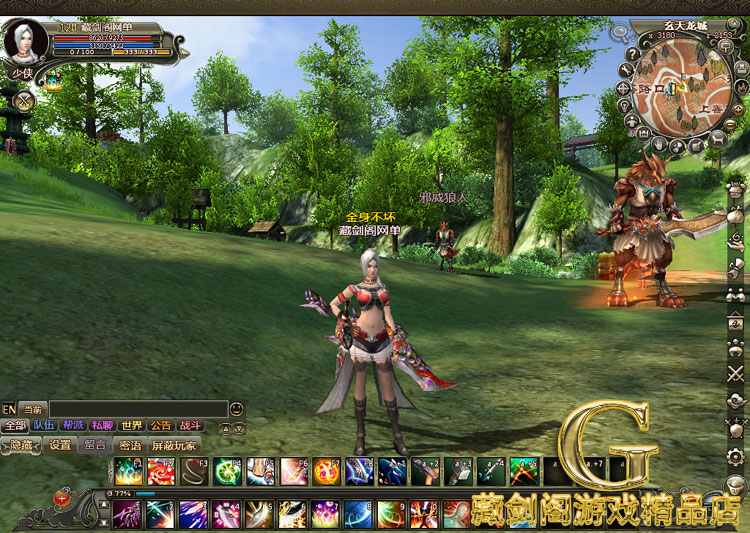Open the 公告 announcements chat tab
Viewport: 750px width, 533px height.
[x=160, y=425]
